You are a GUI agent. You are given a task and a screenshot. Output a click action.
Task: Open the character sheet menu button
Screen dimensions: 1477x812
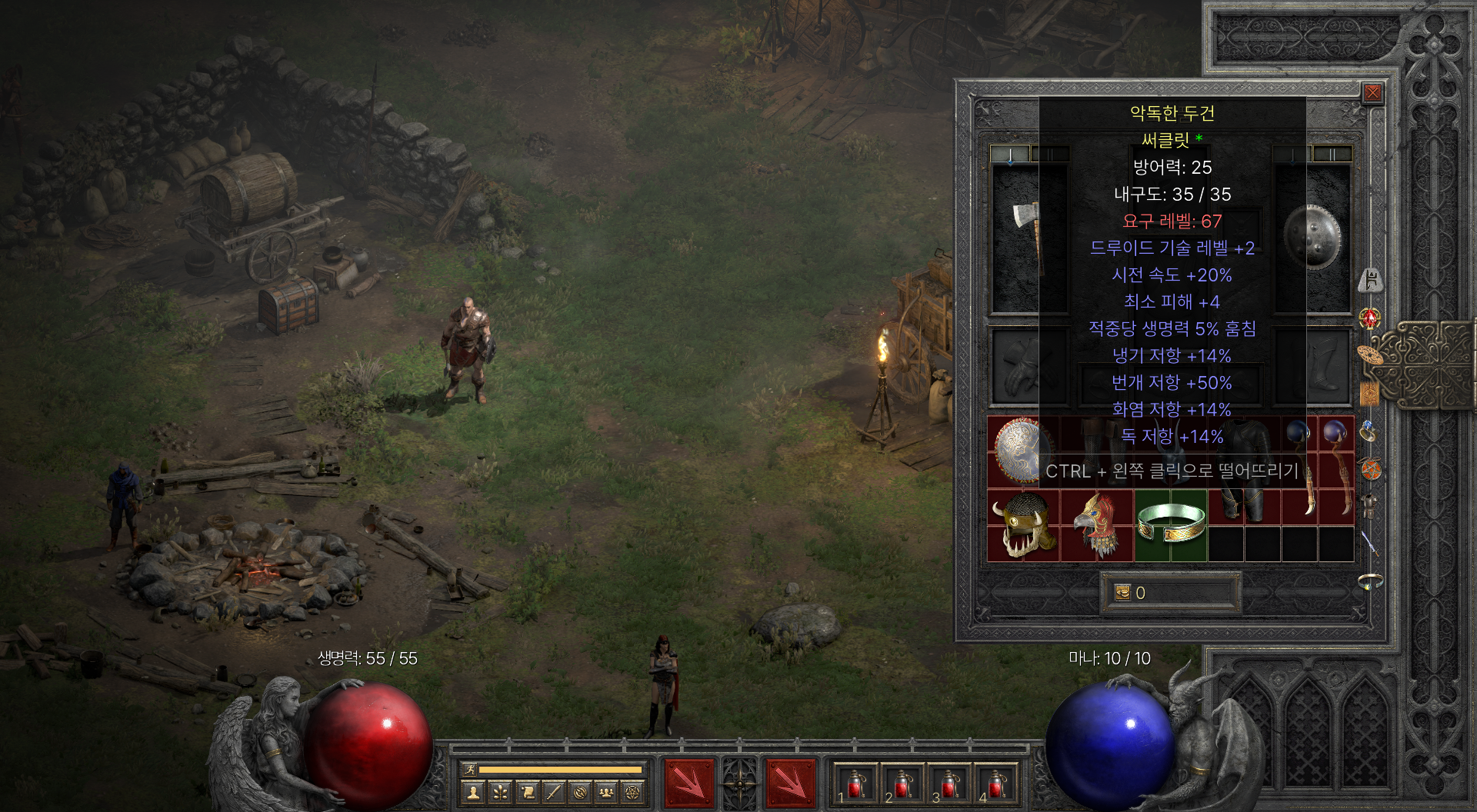(474, 792)
